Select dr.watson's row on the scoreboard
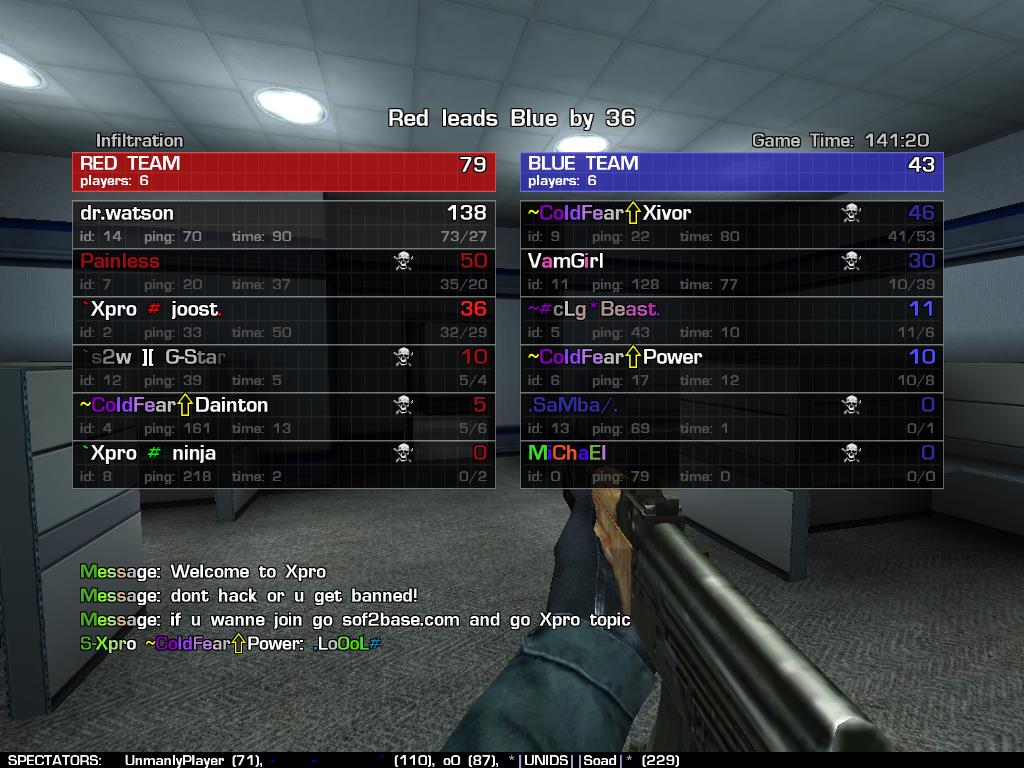 283,224
